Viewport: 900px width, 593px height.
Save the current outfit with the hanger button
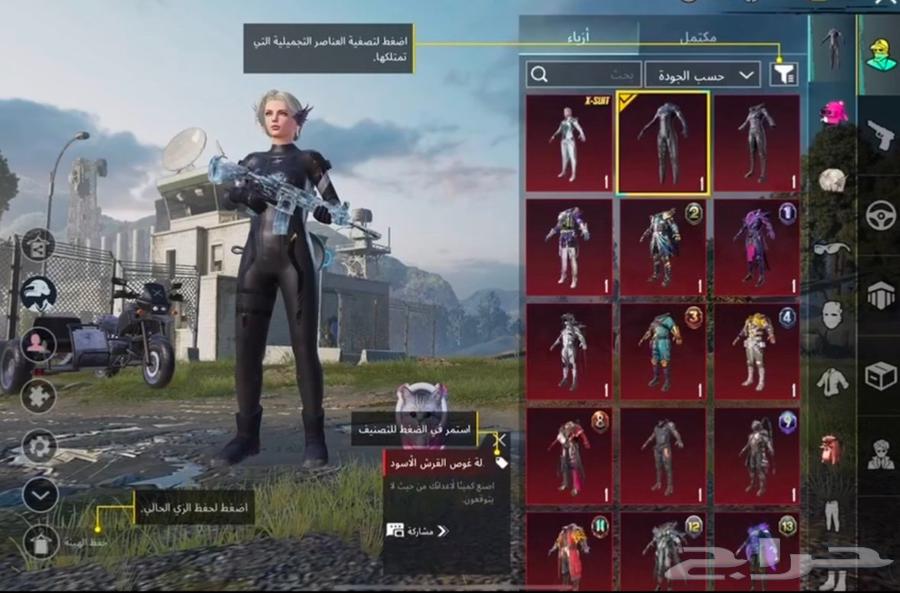point(40,541)
